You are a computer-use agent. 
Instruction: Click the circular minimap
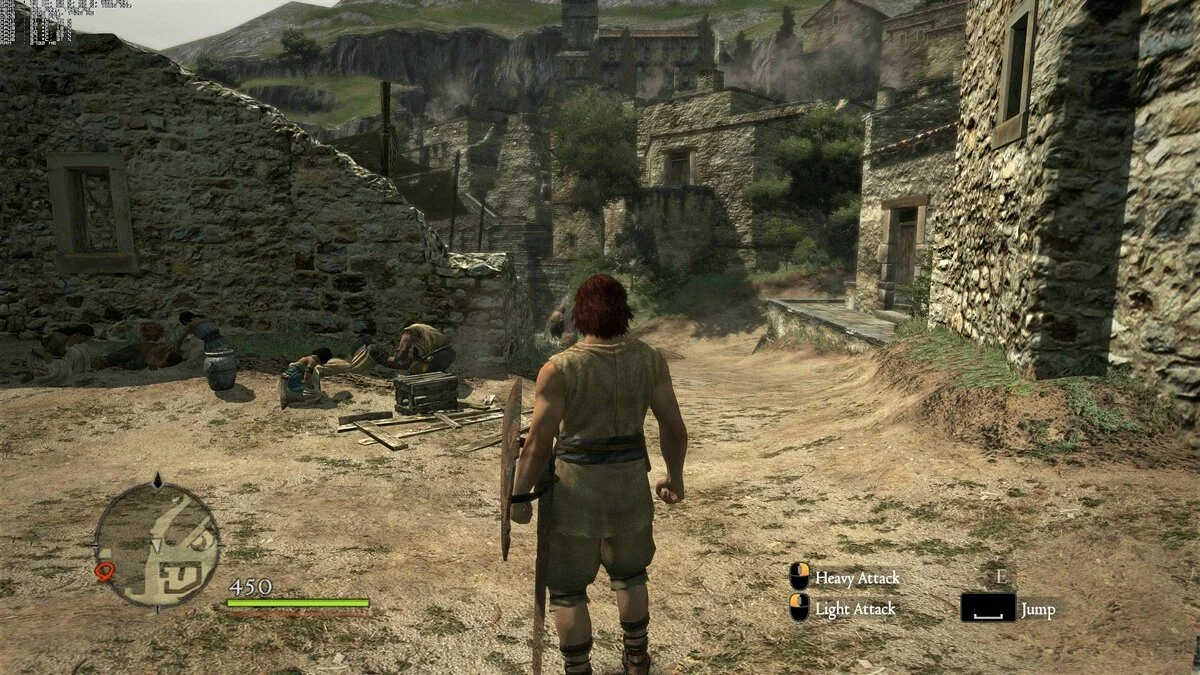pos(158,543)
